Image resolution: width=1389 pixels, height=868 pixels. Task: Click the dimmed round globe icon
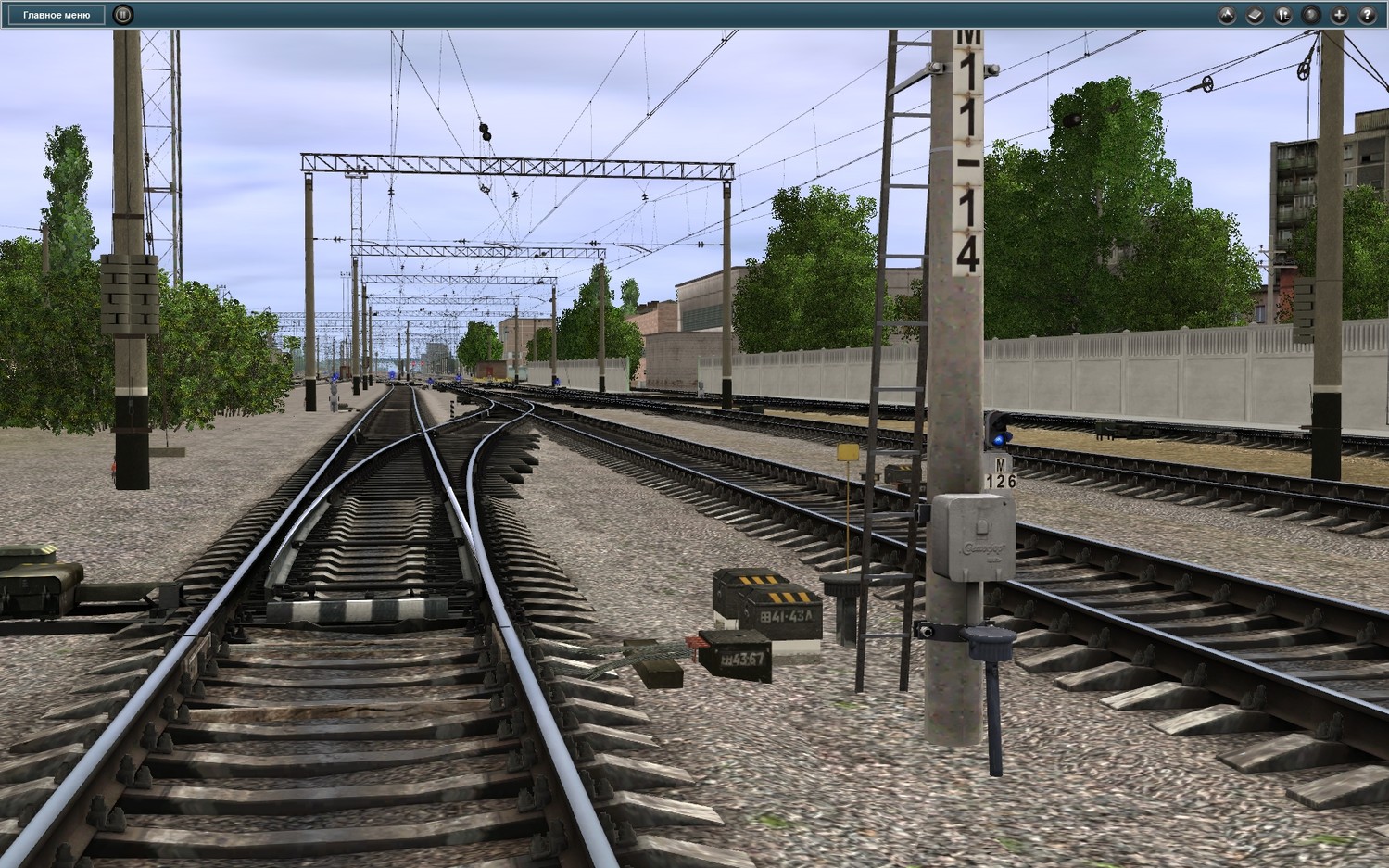point(1310,15)
